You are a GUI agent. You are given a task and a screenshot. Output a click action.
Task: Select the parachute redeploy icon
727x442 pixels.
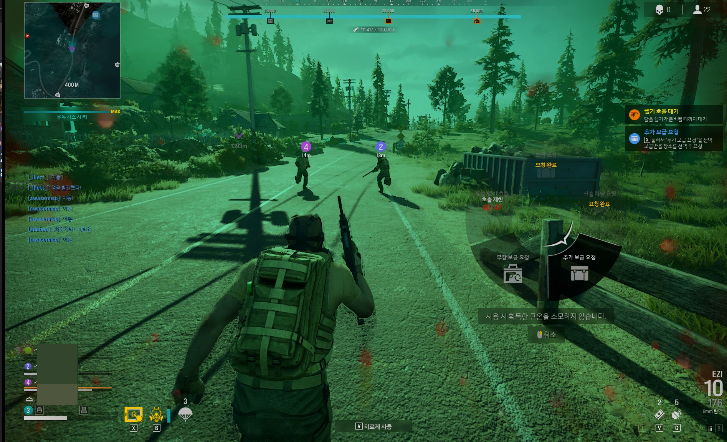tap(185, 413)
